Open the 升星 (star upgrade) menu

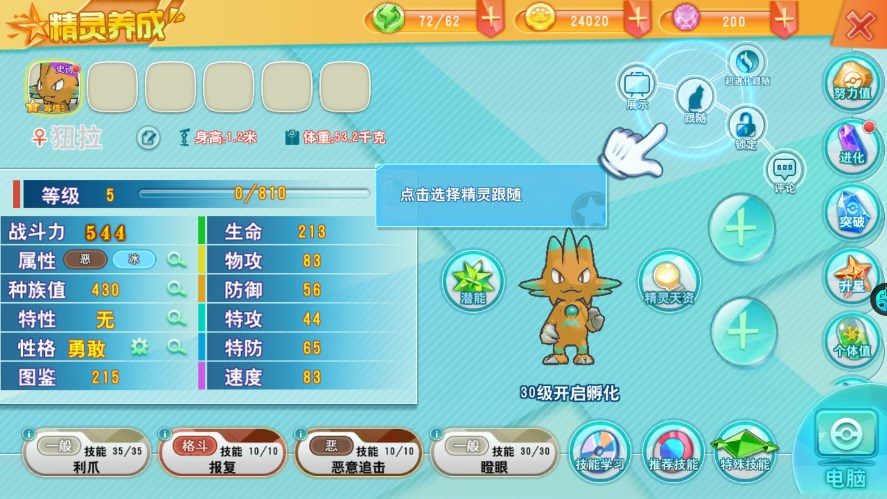pyautogui.click(x=851, y=275)
